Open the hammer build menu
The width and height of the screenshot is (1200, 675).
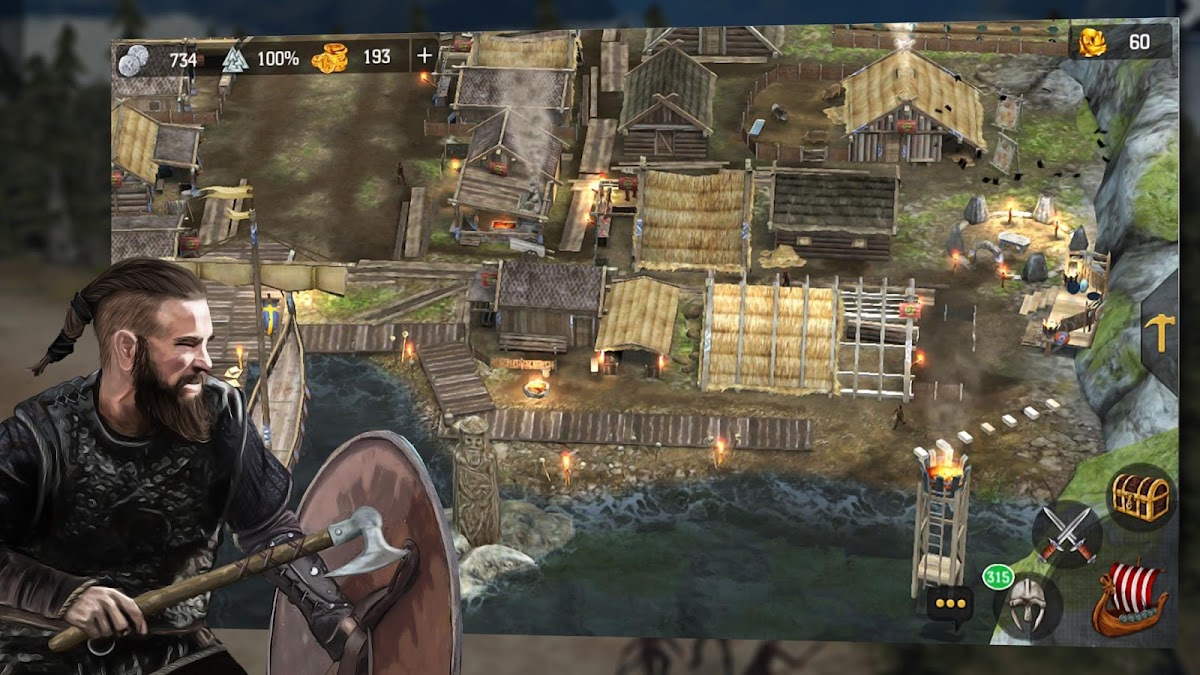pyautogui.click(x=1161, y=333)
